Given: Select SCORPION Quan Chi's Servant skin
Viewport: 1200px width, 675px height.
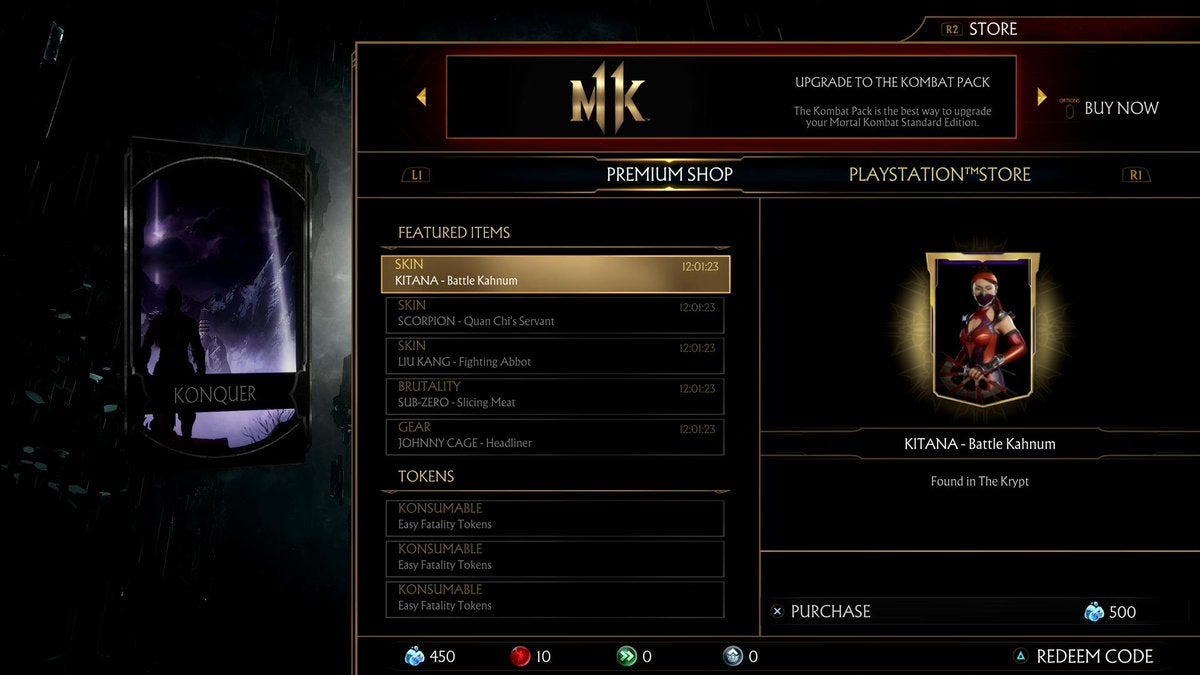Looking at the screenshot, I should click(x=555, y=314).
